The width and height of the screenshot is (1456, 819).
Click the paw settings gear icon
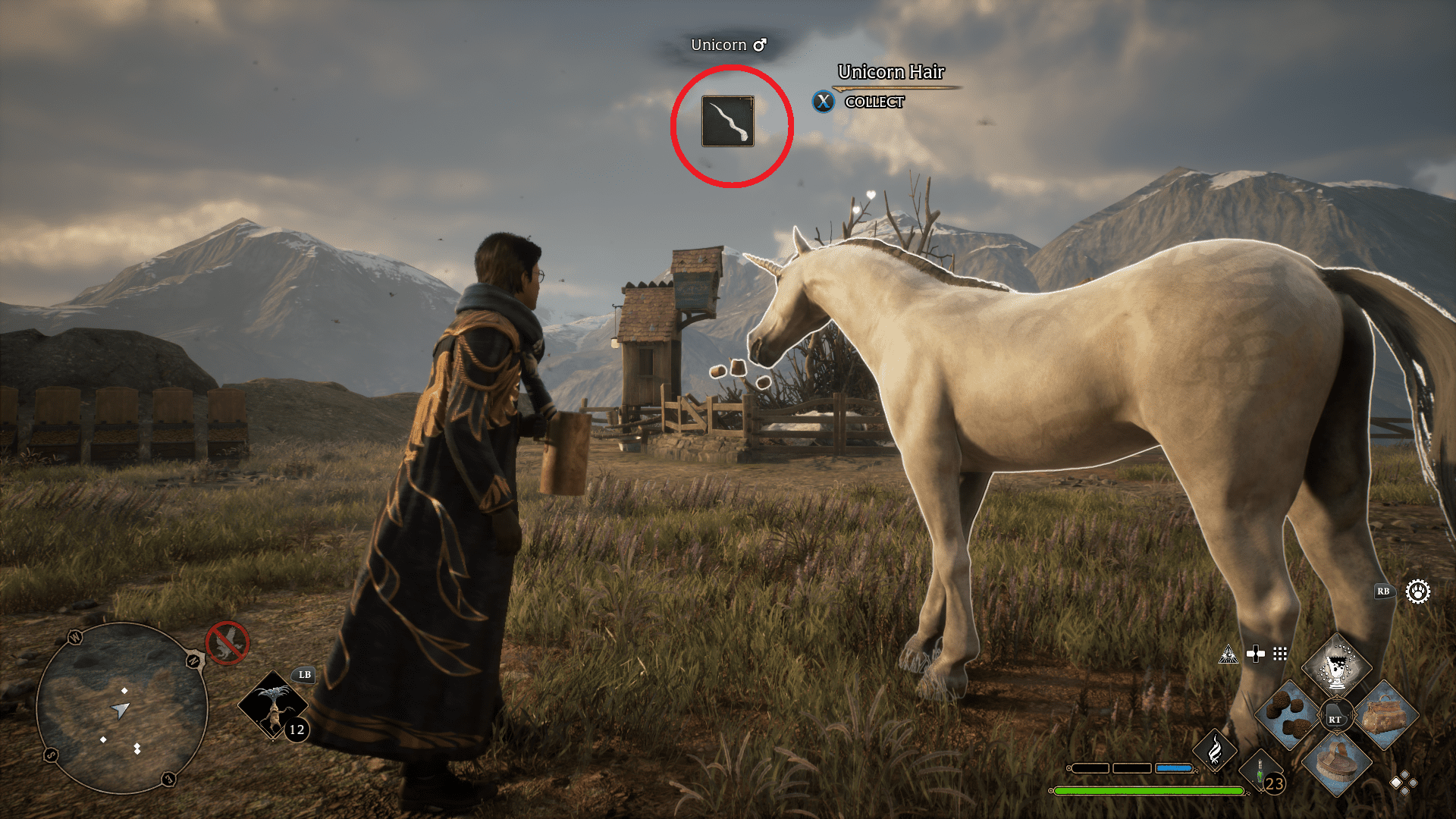click(1418, 593)
